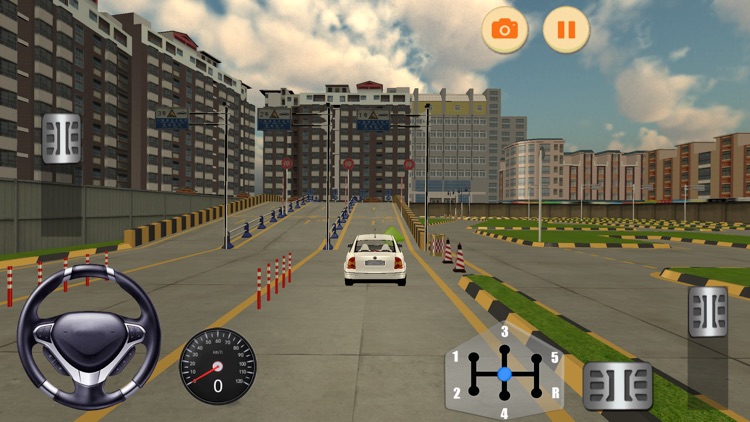This screenshot has width=750, height=422.
Task: Click the steering wheel control
Action: point(88,335)
